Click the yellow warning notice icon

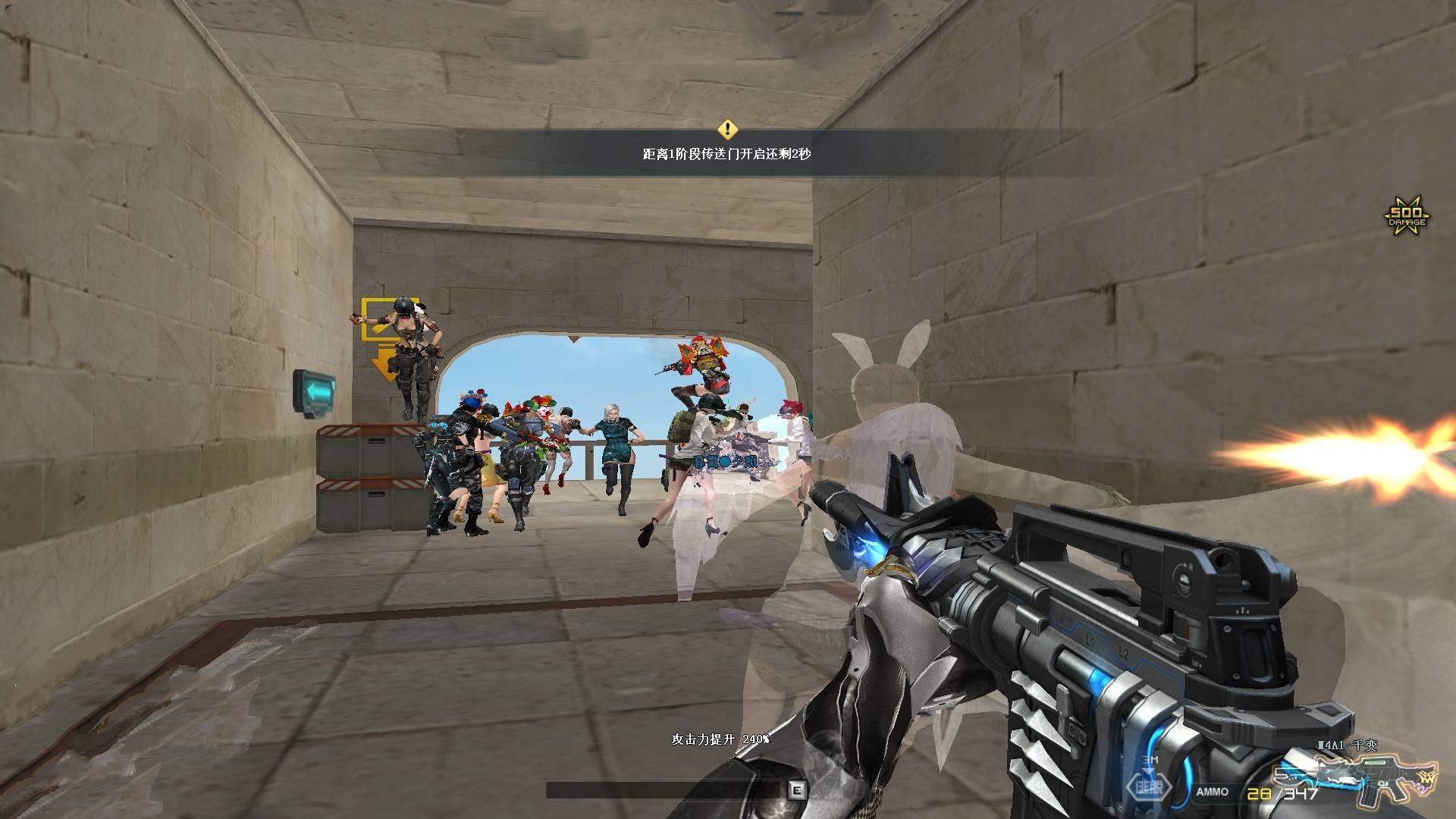(727, 127)
